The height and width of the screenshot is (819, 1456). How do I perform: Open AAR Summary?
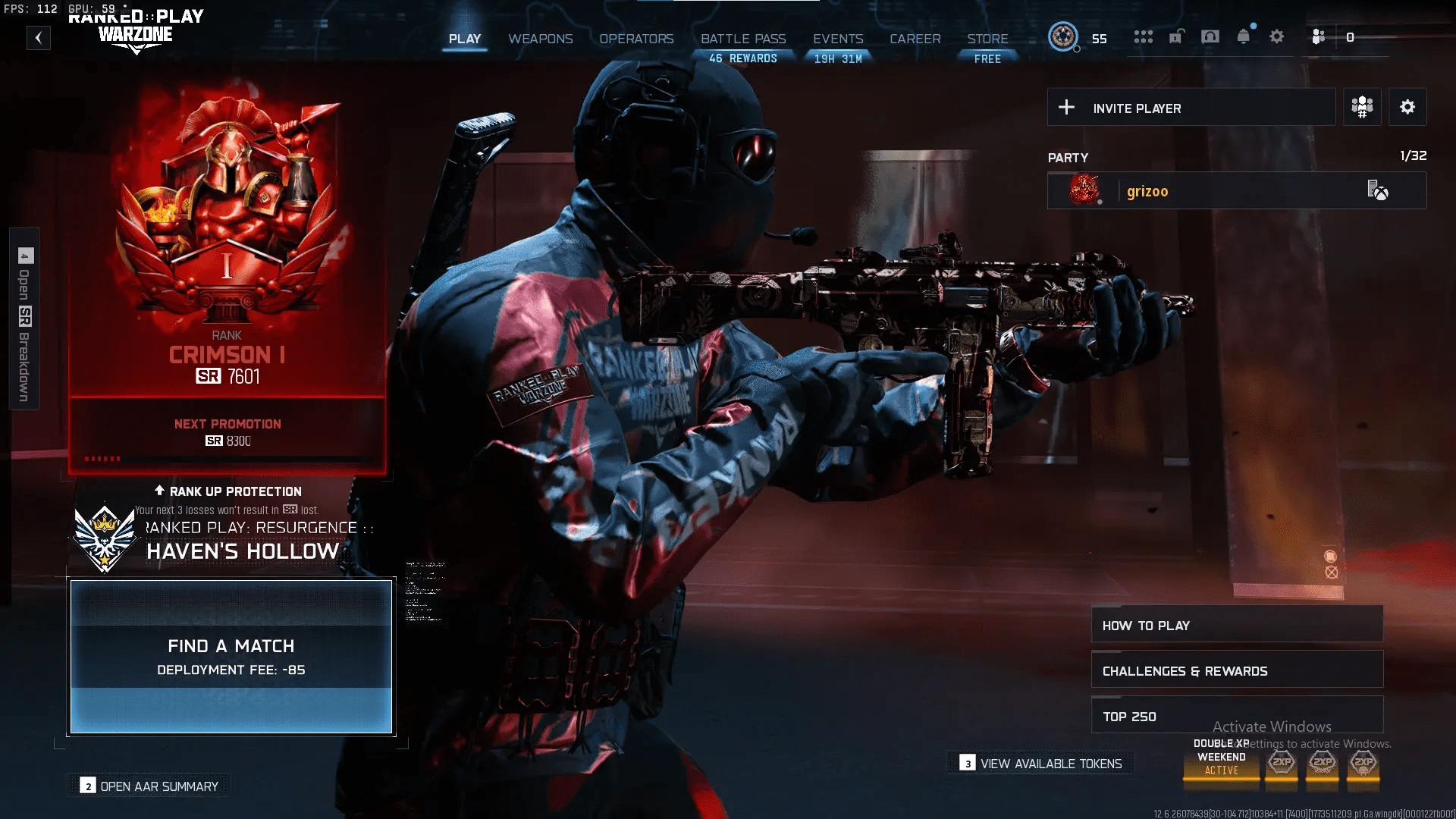tap(149, 786)
